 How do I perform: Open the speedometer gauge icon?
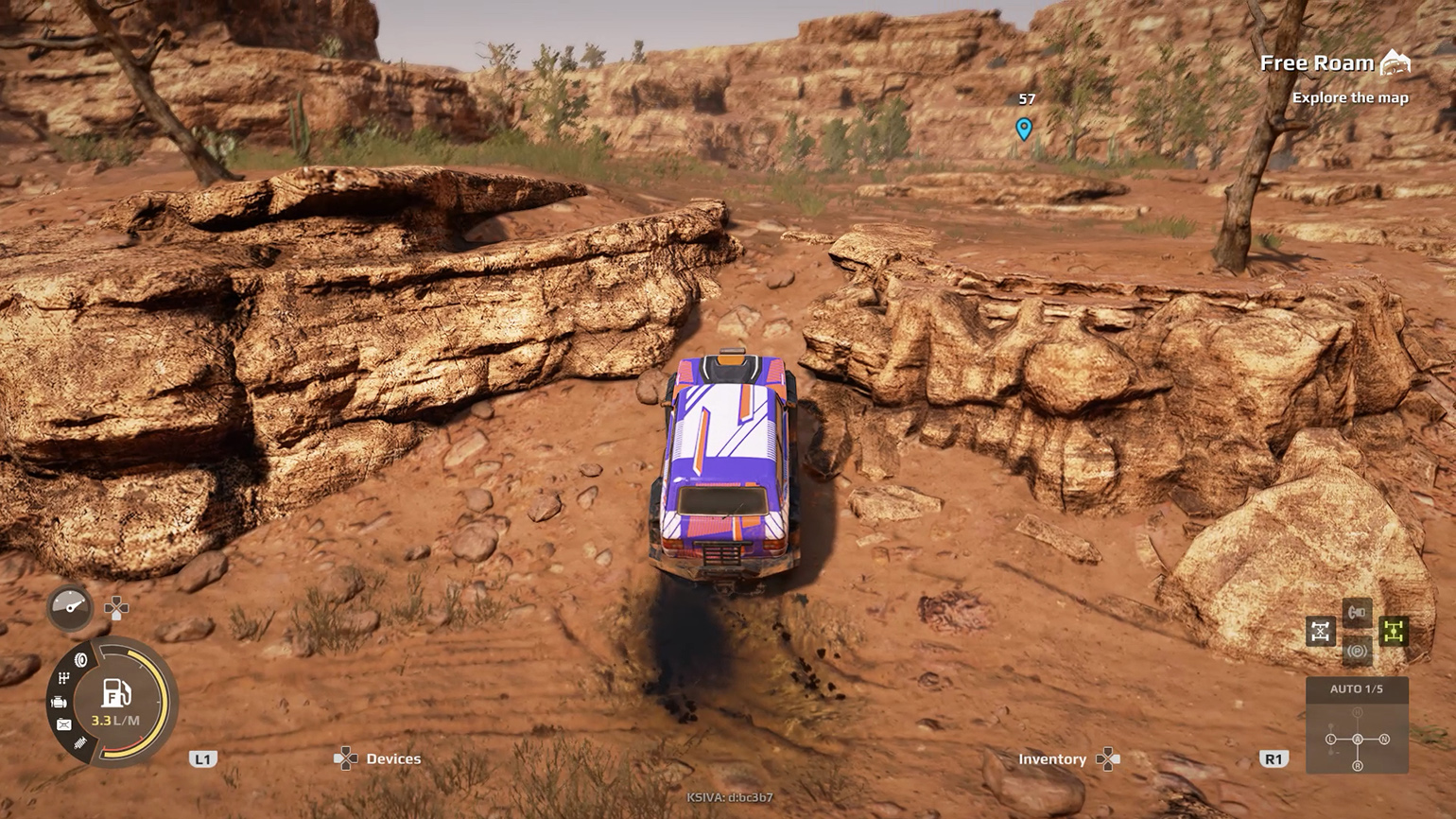click(x=69, y=607)
